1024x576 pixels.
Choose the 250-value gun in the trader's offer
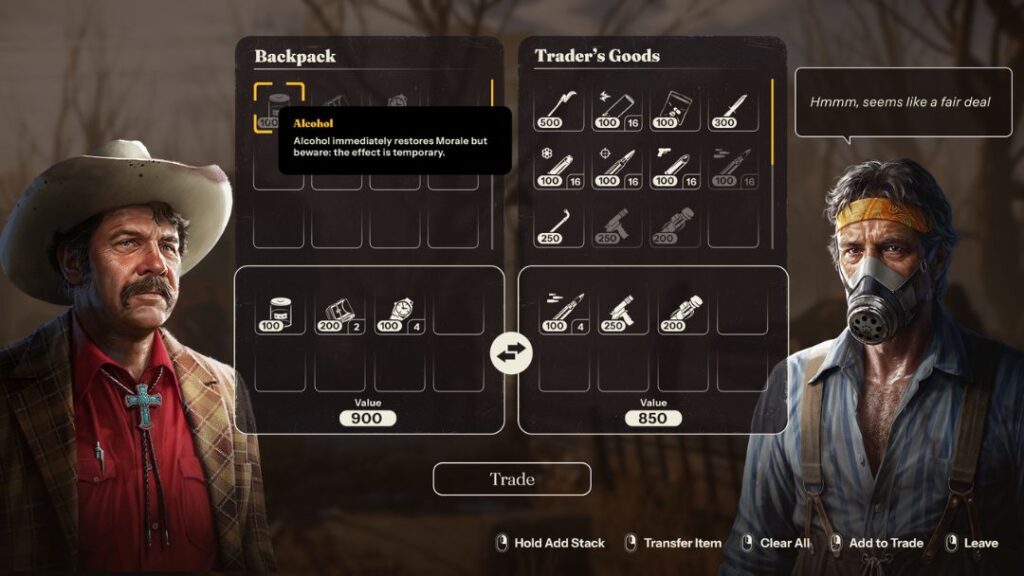point(623,312)
